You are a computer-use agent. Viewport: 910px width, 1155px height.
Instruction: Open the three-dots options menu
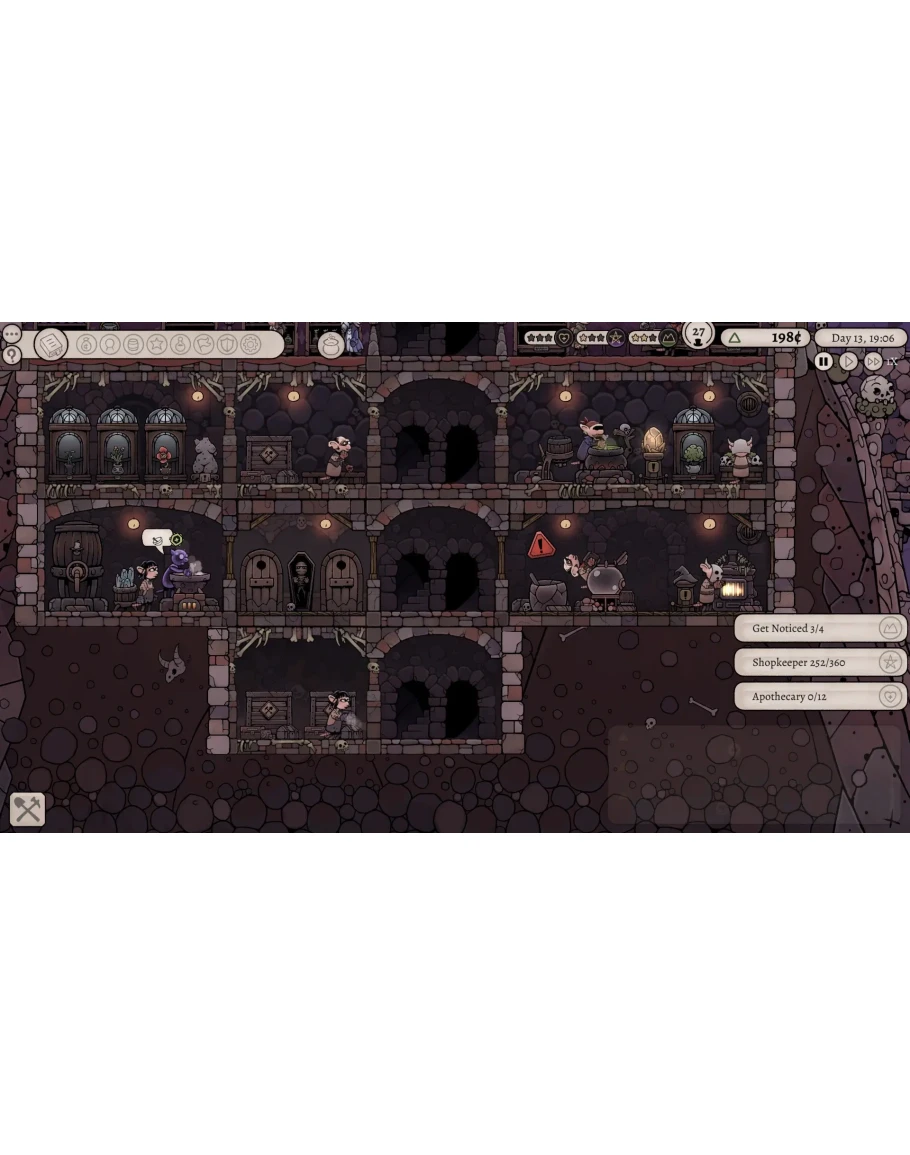[11, 333]
